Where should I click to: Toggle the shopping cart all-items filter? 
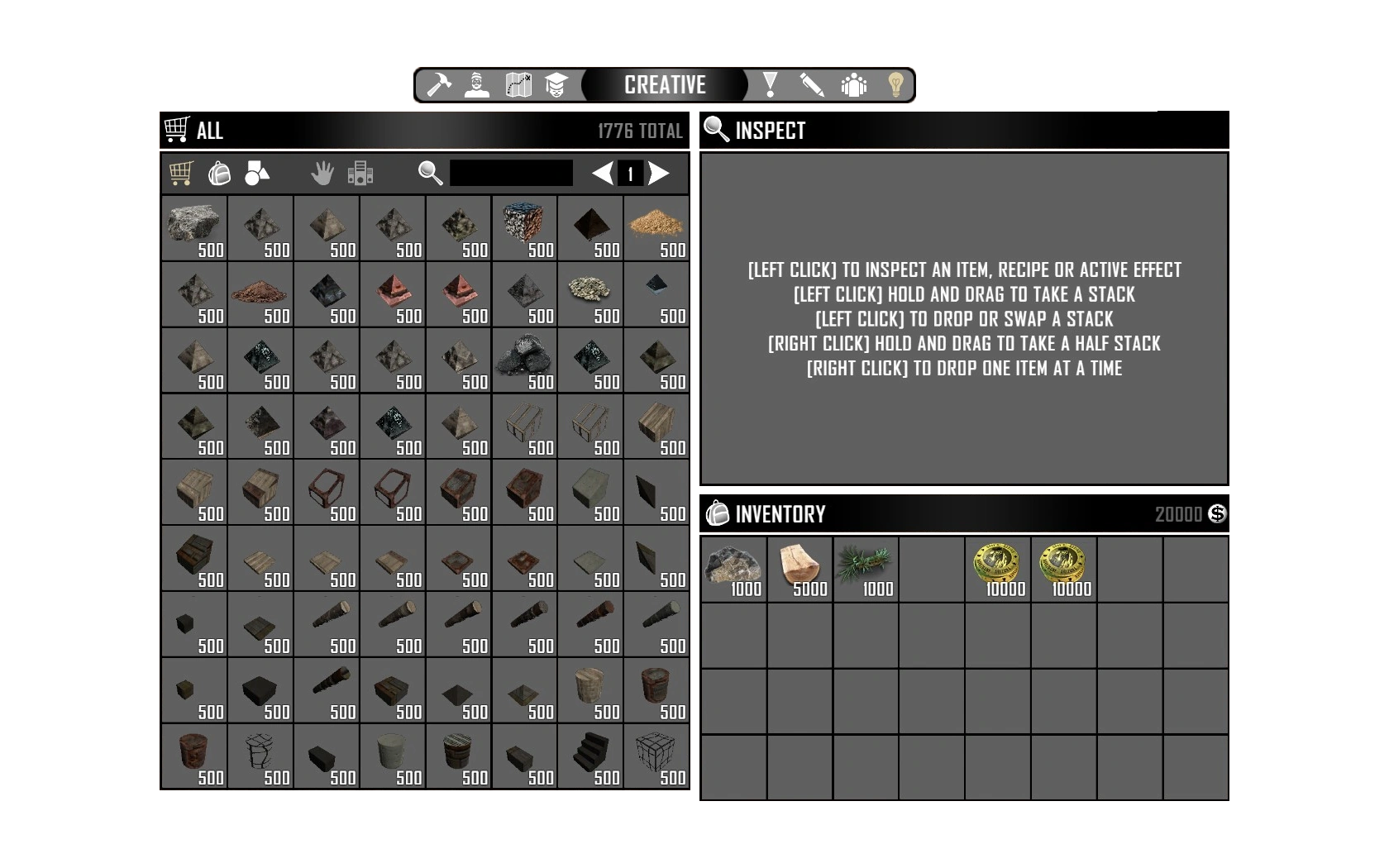pyautogui.click(x=183, y=173)
